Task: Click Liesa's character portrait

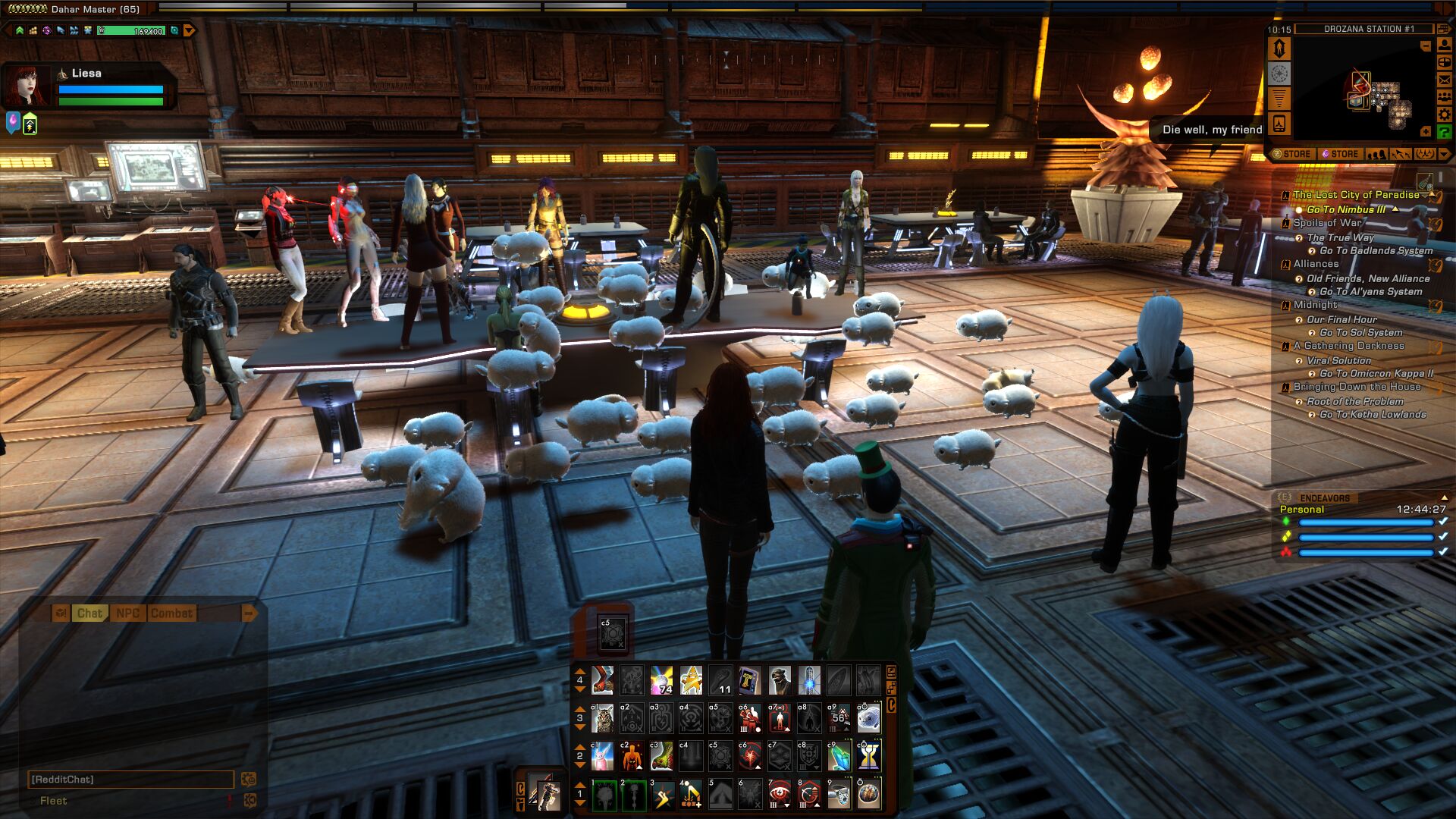Action: [x=27, y=85]
